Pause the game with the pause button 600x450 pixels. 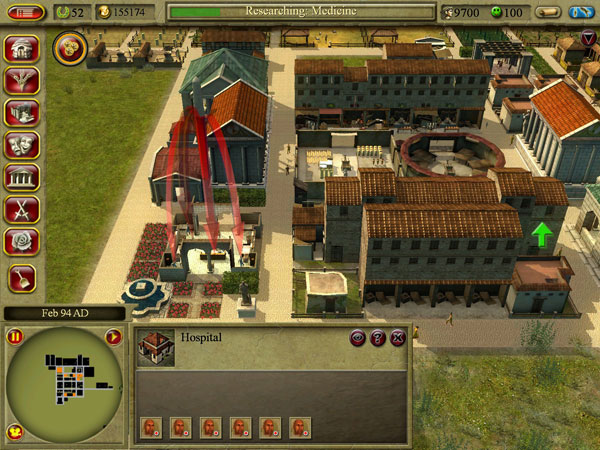[x=15, y=337]
